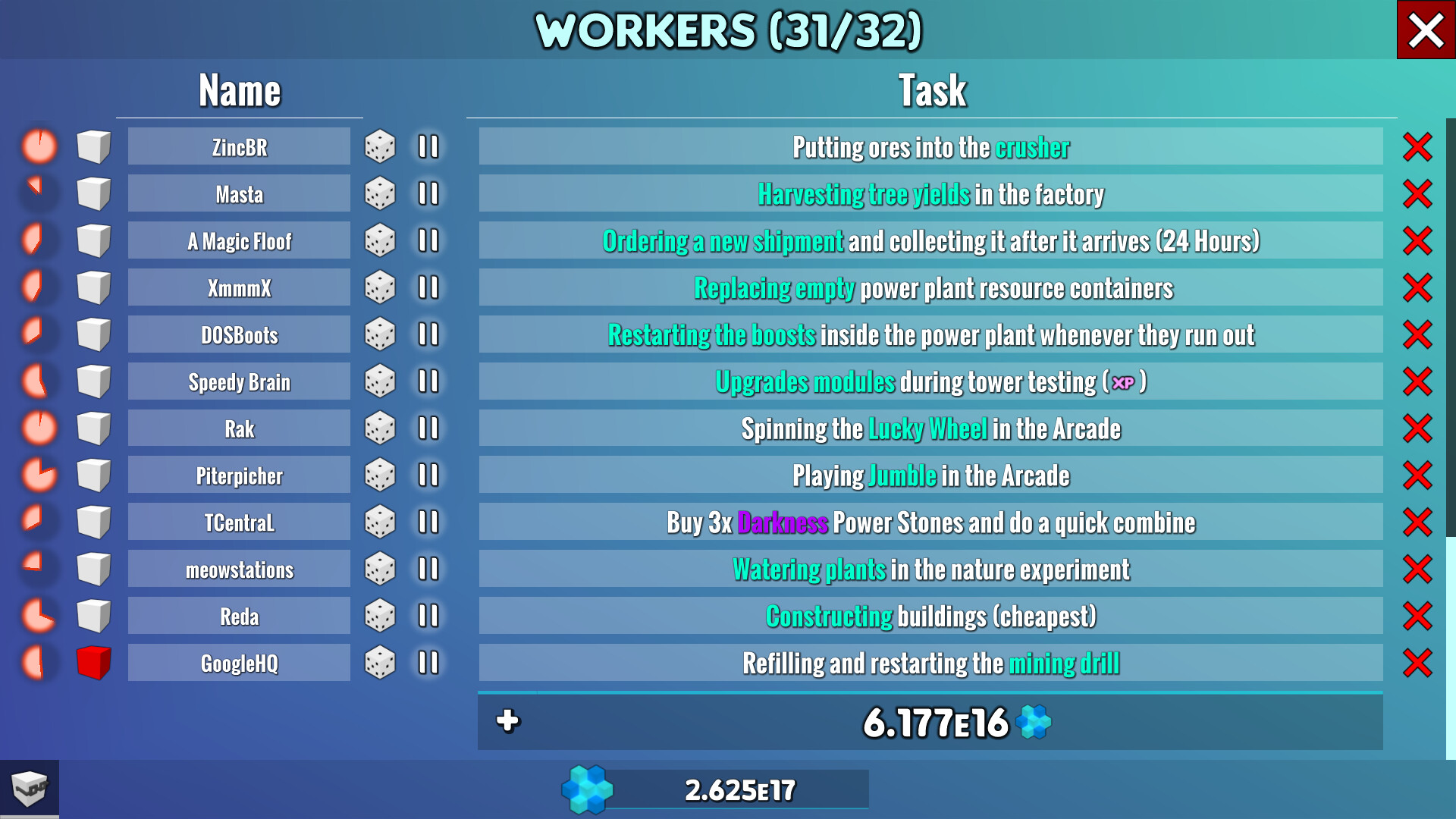Click the dice icon beside TCentraL
Screen dimensions: 1456x819
click(x=381, y=521)
